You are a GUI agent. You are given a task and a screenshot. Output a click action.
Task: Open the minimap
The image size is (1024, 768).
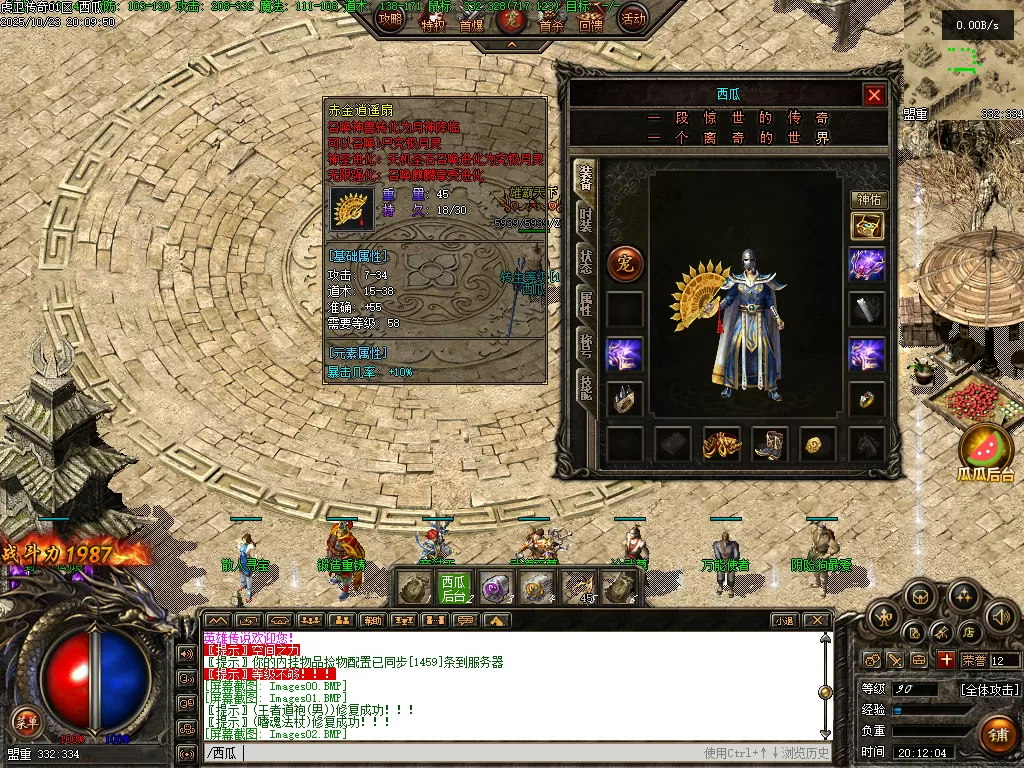coord(962,55)
